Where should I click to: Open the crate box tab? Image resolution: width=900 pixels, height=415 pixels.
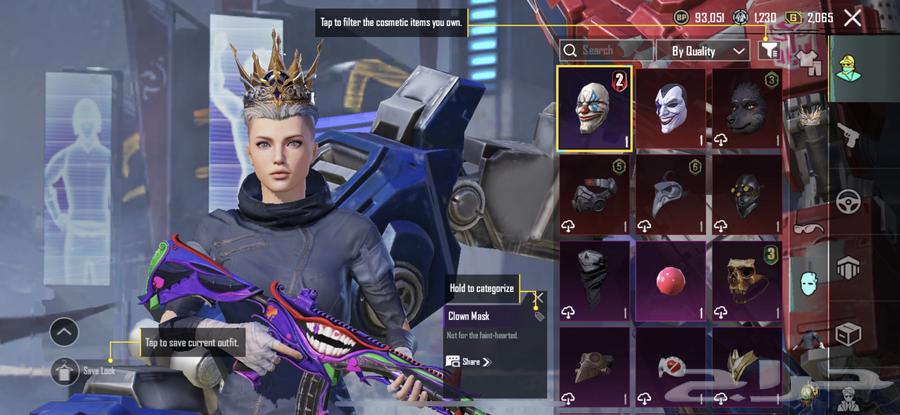pyautogui.click(x=848, y=333)
